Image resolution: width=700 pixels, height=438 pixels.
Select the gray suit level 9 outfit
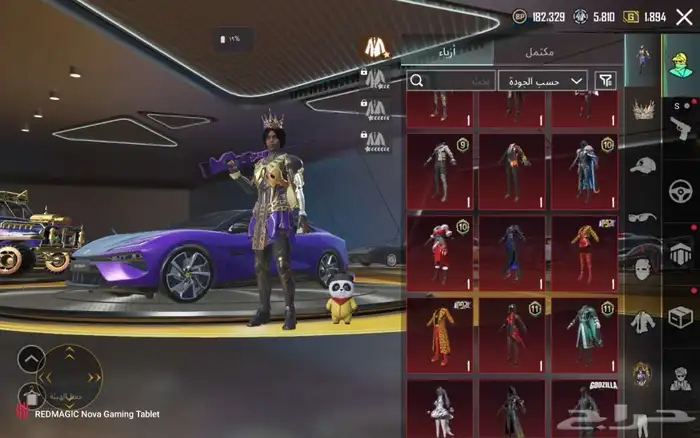coord(440,169)
